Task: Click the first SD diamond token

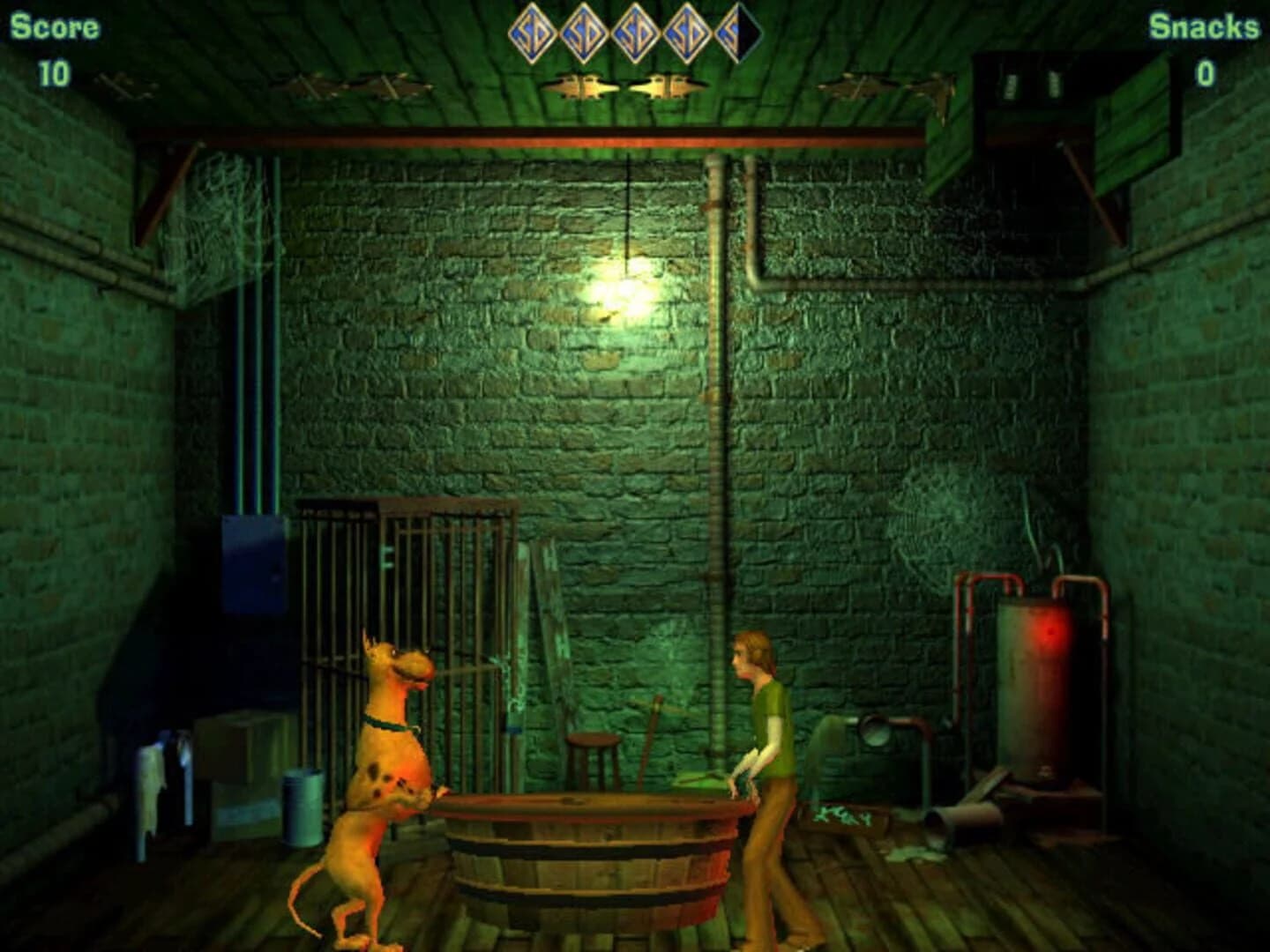Action: coord(530,32)
